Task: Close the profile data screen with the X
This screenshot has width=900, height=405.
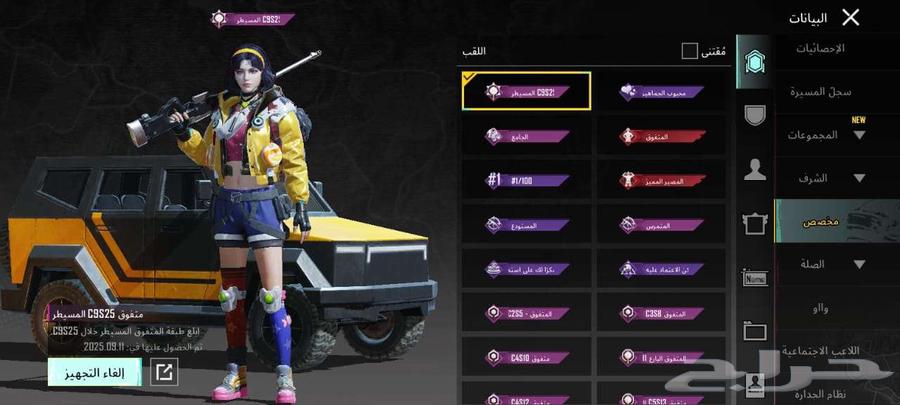Action: (x=850, y=17)
